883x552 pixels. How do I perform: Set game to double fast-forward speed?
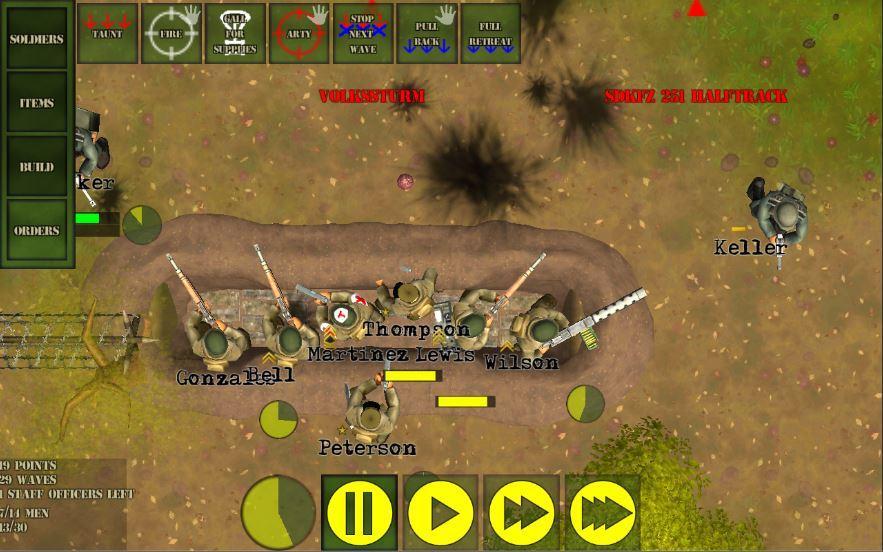pos(522,513)
